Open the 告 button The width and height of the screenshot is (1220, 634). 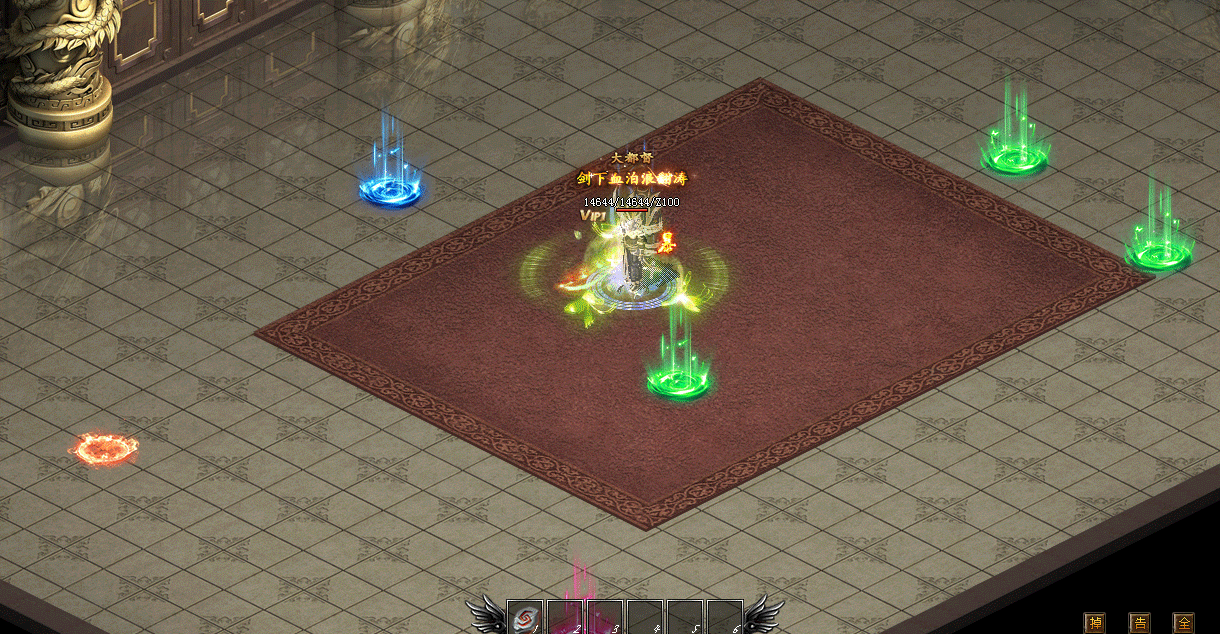pos(1139,623)
